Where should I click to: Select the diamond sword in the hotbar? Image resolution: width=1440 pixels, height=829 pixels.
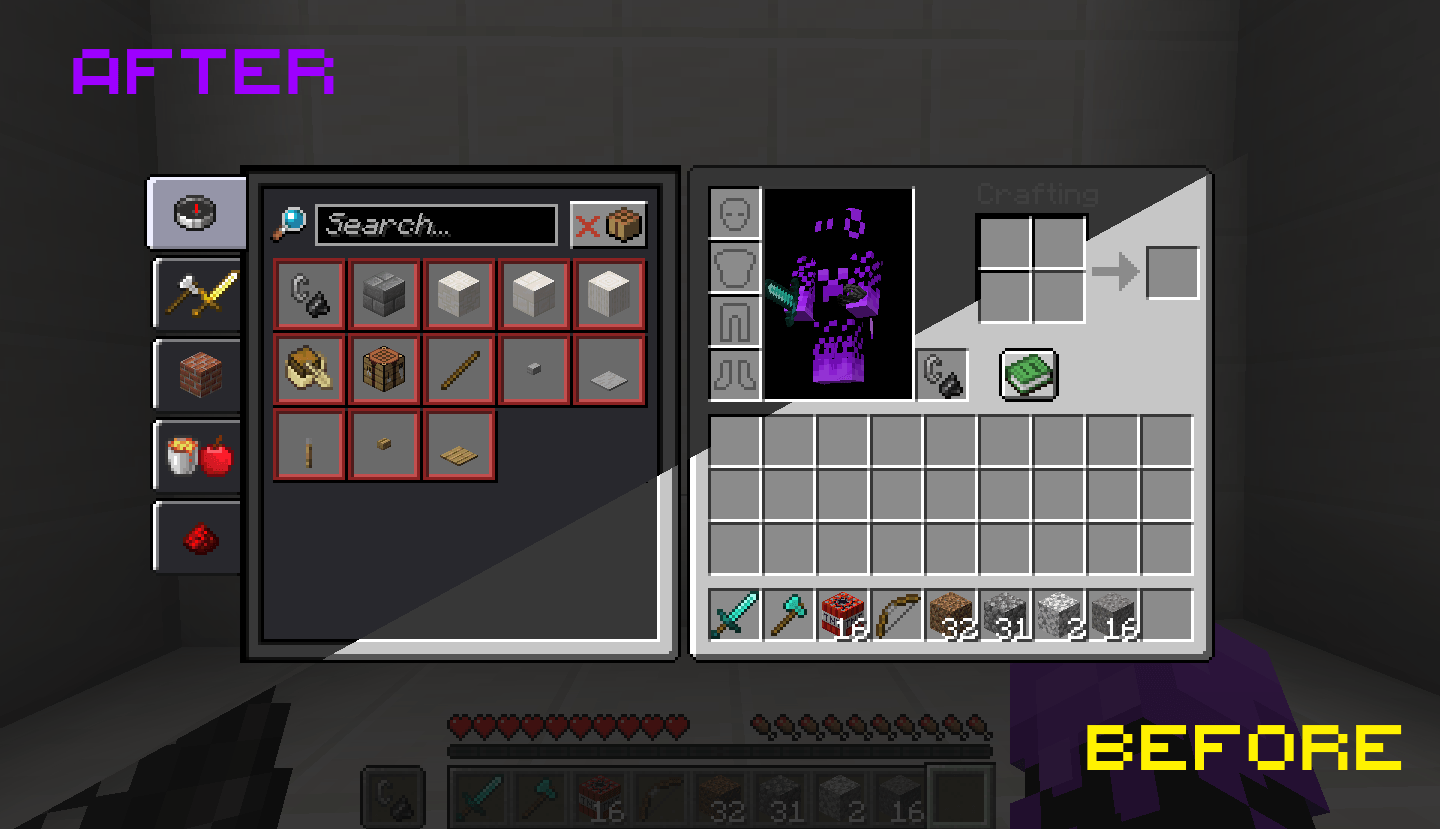coord(732,612)
